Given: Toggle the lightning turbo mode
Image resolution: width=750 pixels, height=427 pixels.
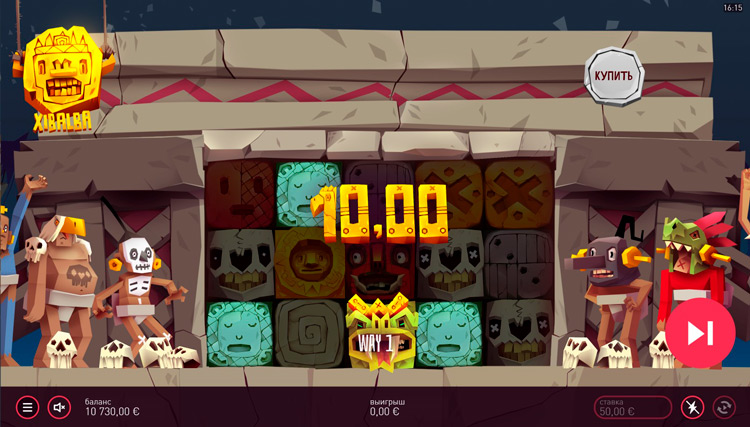Looking at the screenshot, I should 692,407.
